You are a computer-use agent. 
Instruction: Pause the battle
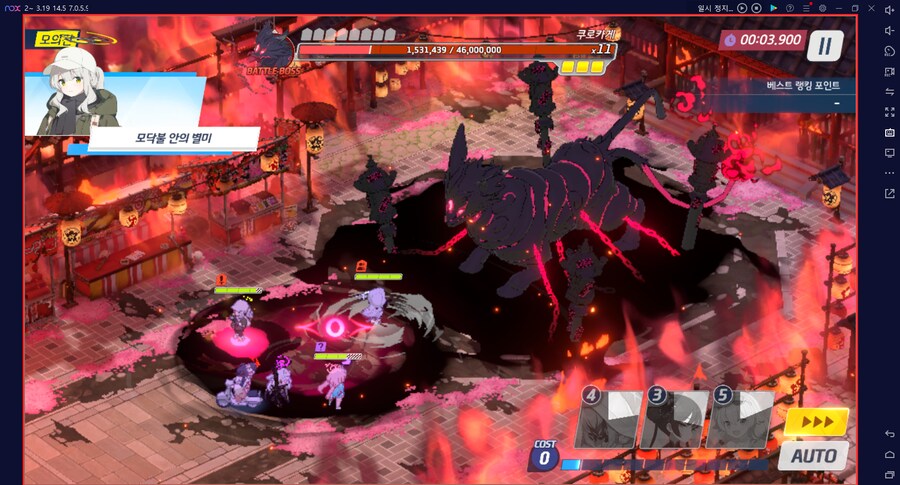point(825,45)
